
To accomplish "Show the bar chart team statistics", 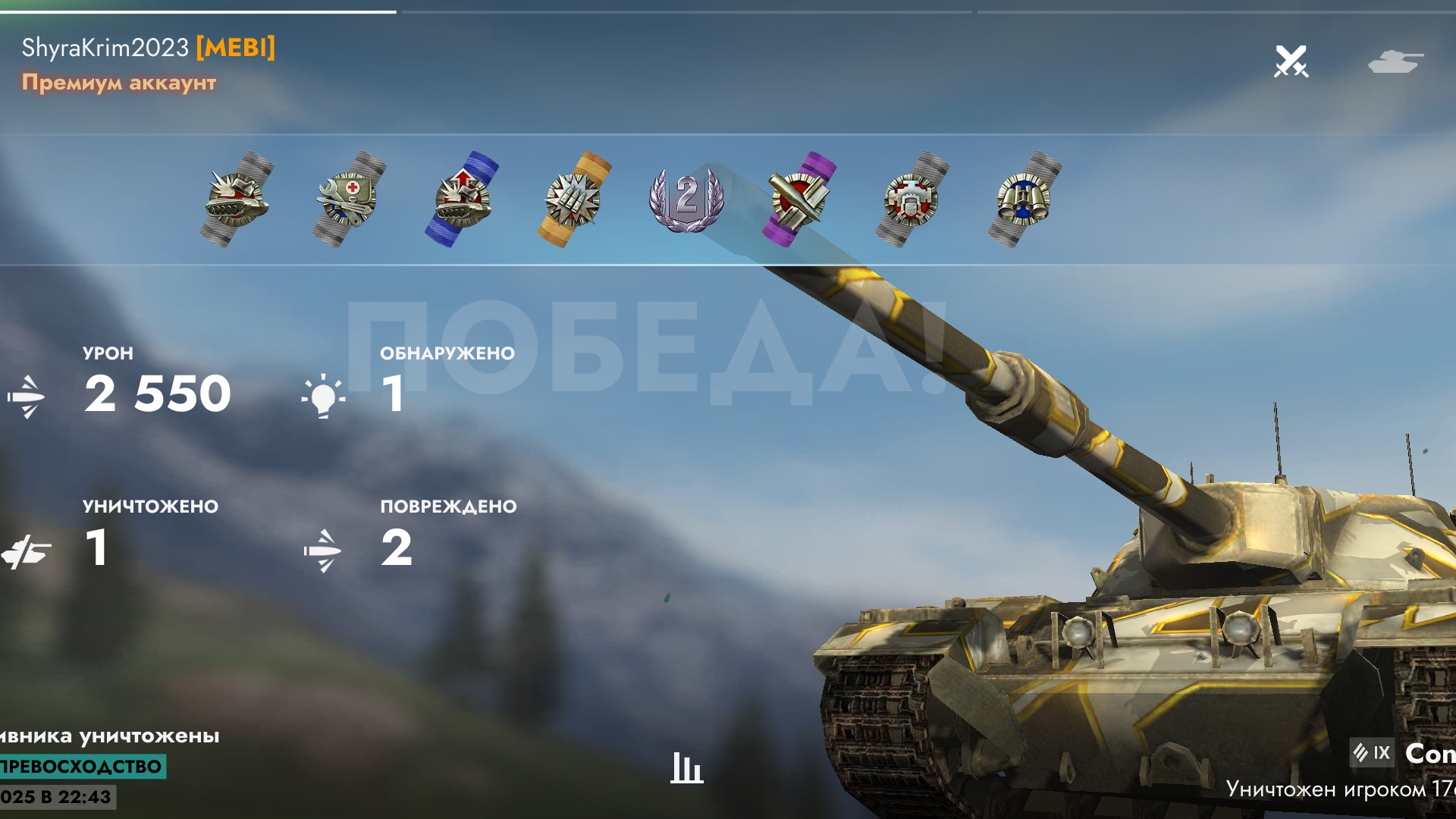I will point(686,767).
